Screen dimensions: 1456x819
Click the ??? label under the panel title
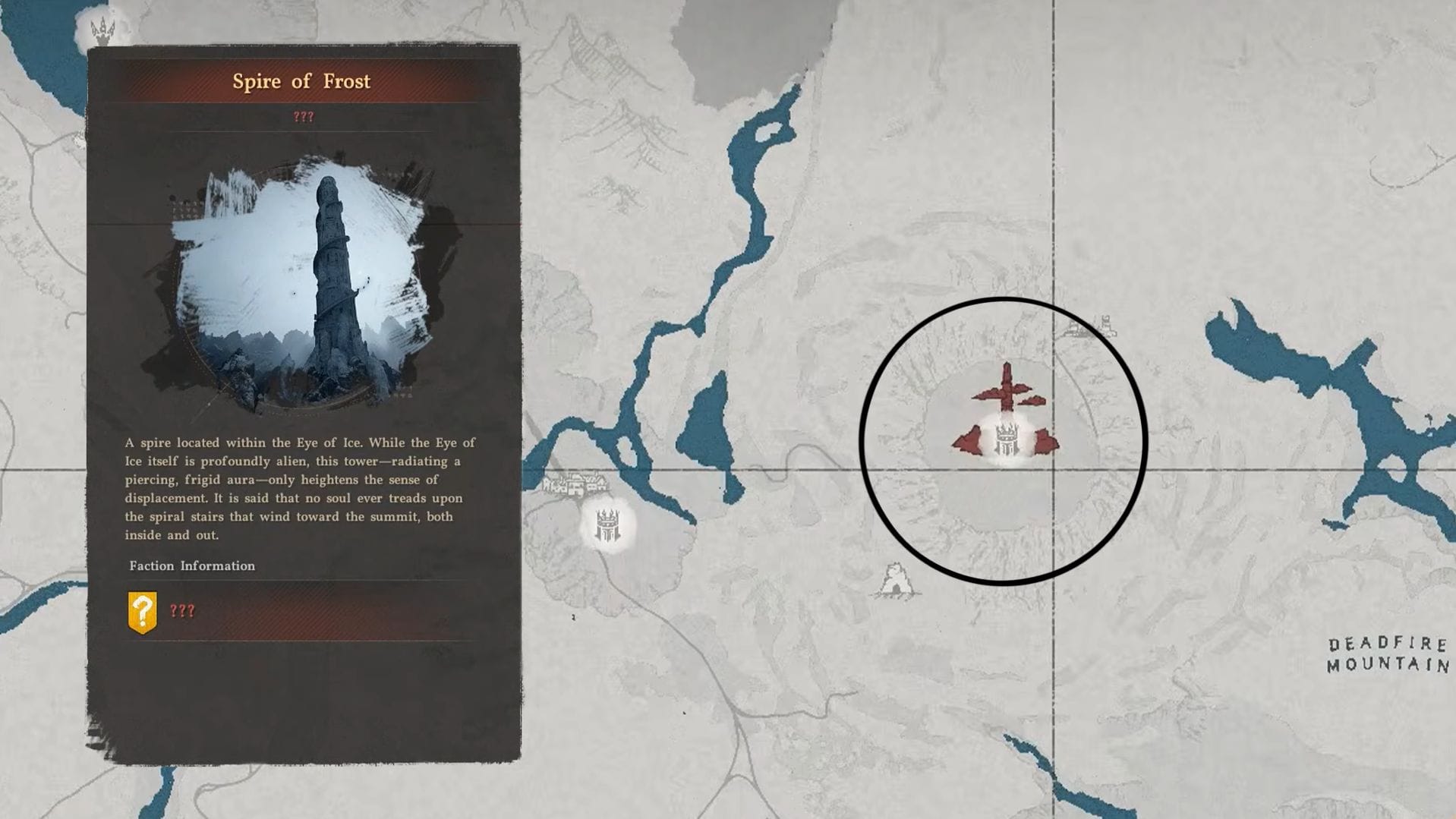click(303, 116)
